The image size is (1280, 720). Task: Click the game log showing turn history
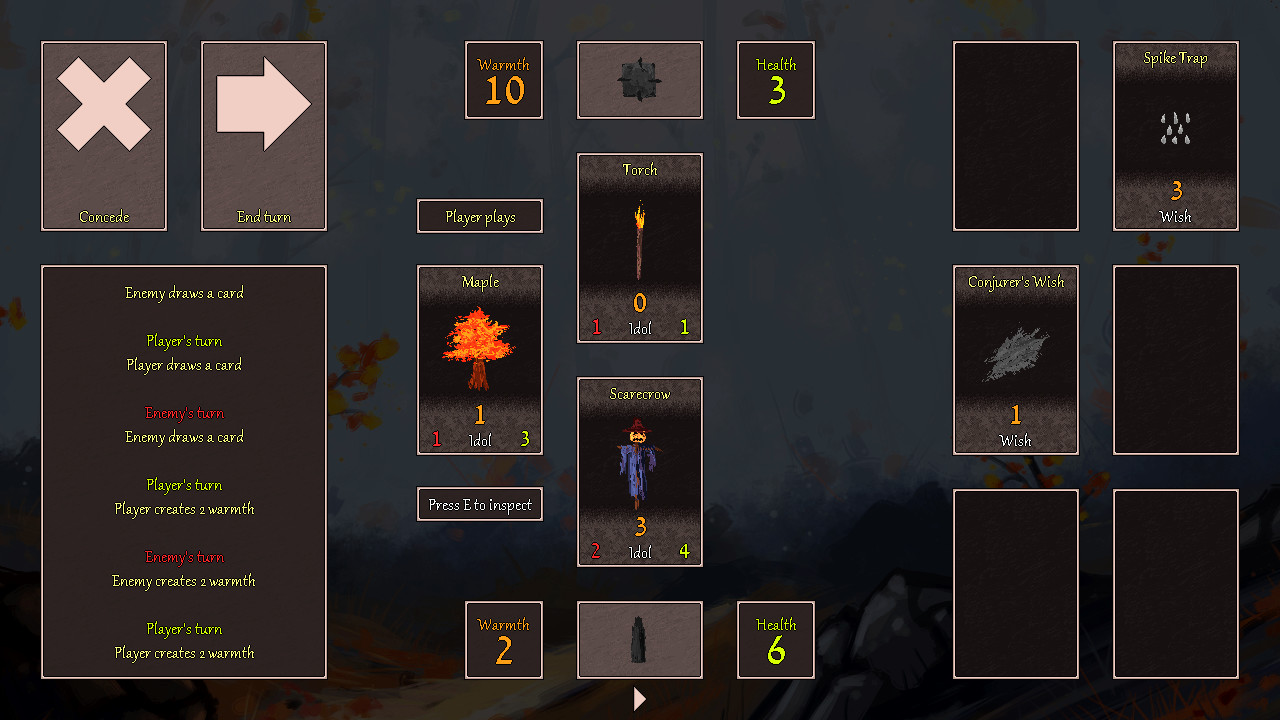pos(183,472)
